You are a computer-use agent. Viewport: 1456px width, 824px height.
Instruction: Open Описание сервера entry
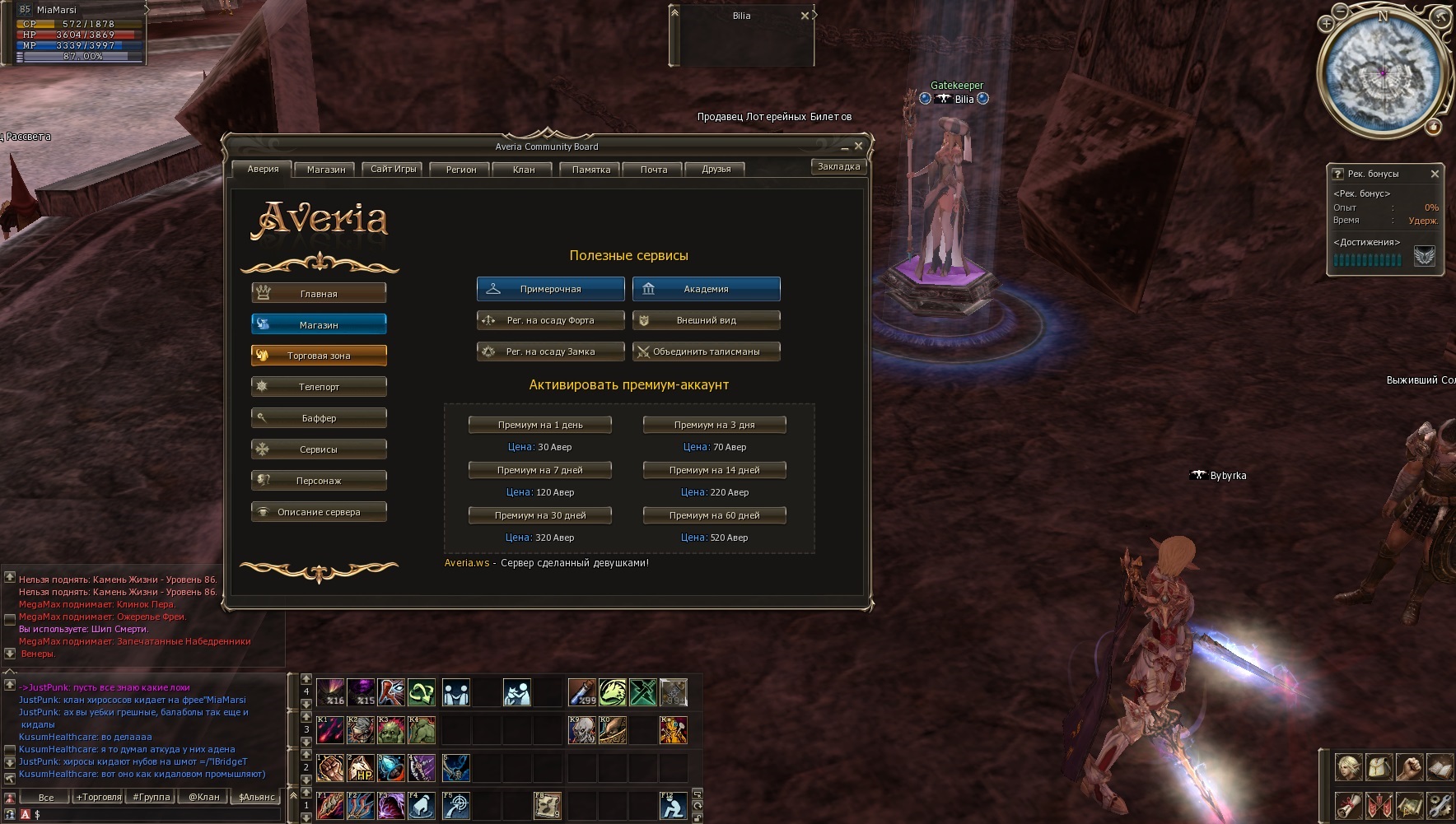pos(319,512)
